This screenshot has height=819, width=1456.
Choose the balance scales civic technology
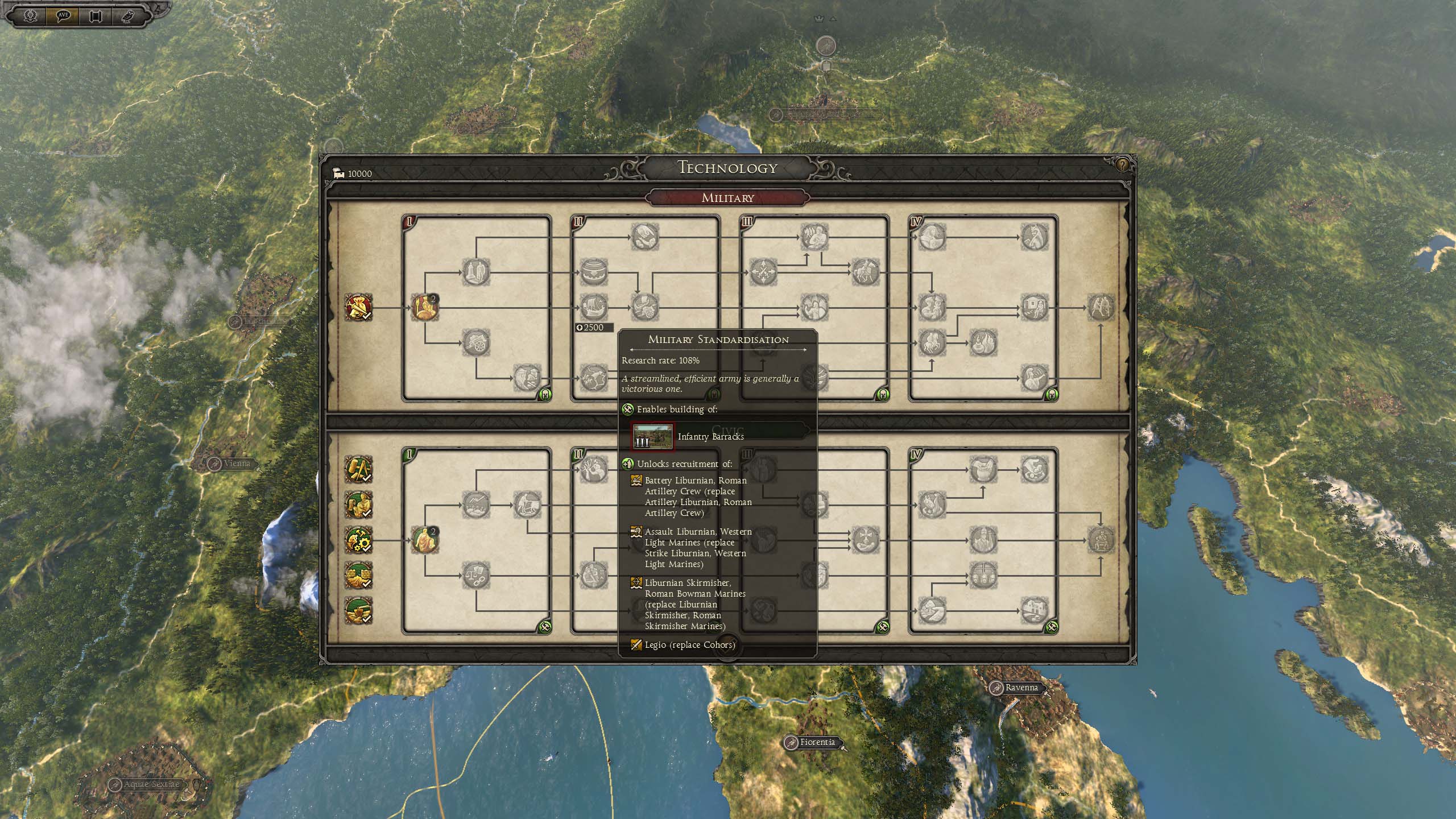pos(475,576)
